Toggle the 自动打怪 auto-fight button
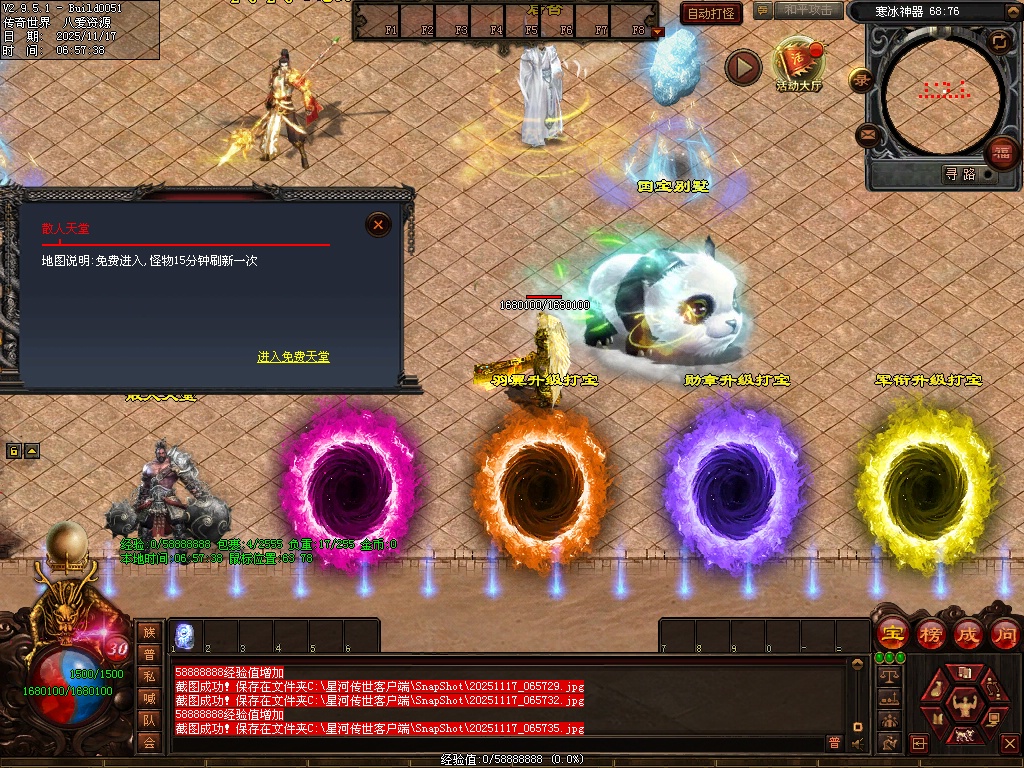 point(711,13)
